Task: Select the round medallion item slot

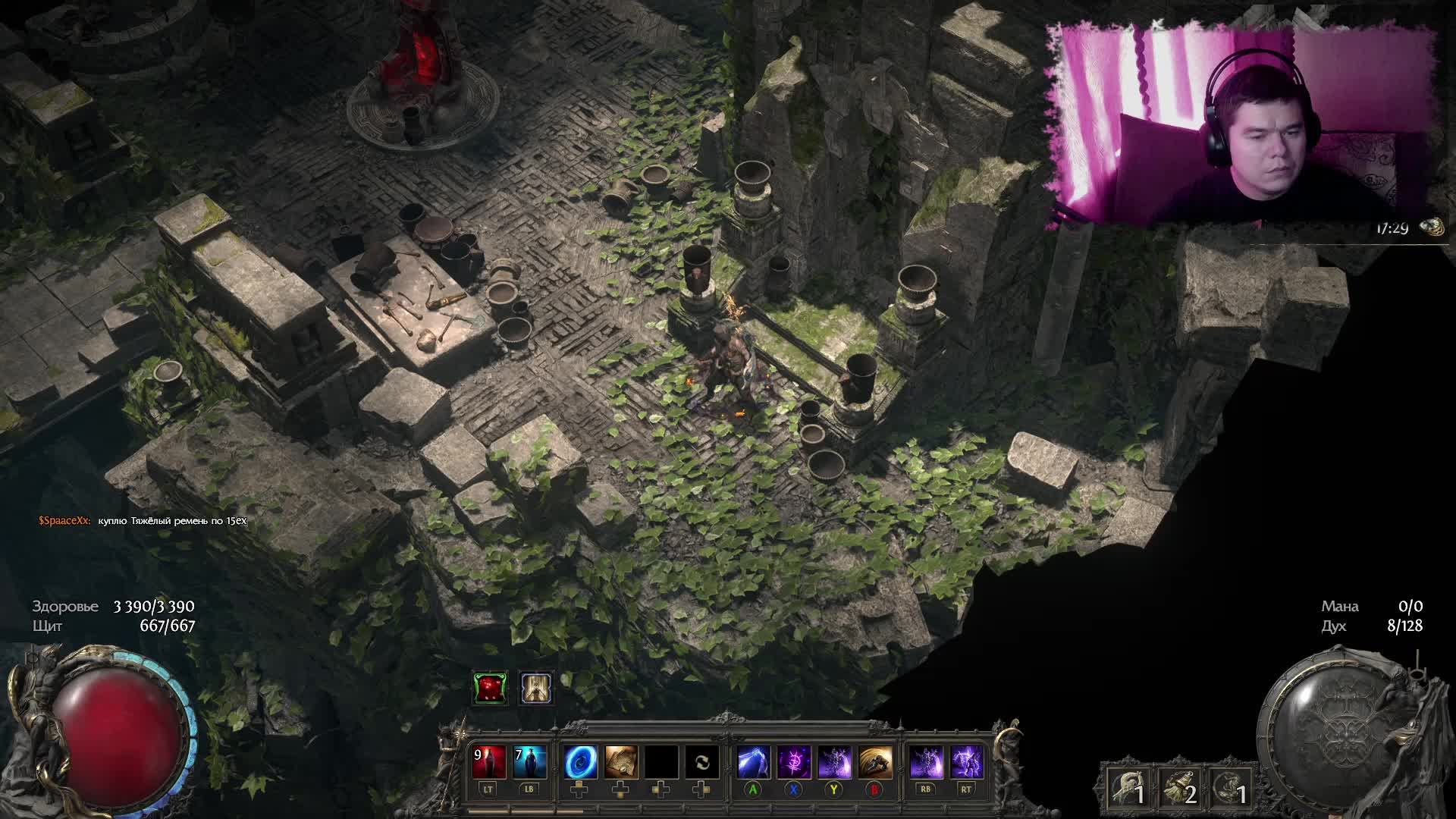Action: [x=1228, y=789]
